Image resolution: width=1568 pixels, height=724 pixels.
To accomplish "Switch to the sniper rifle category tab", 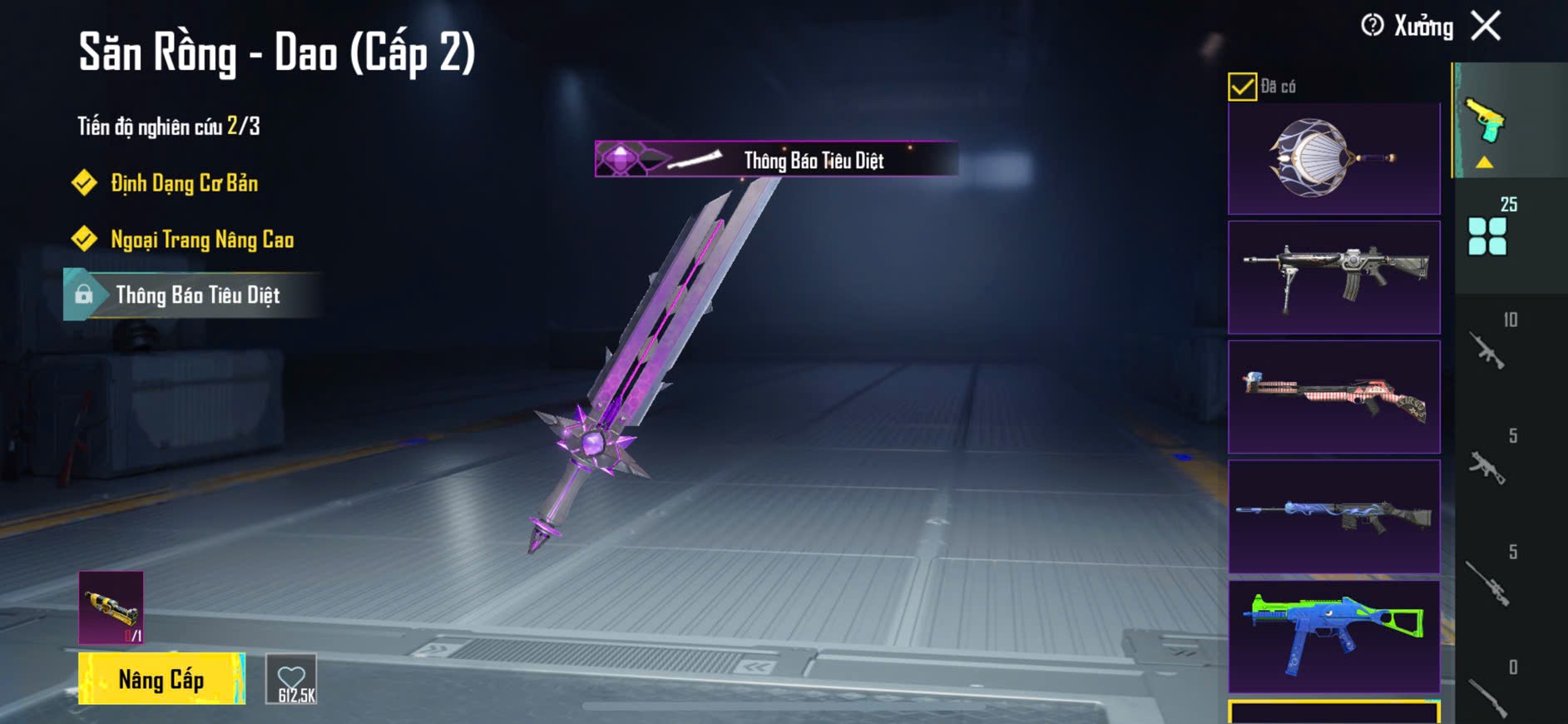I will (1489, 581).
